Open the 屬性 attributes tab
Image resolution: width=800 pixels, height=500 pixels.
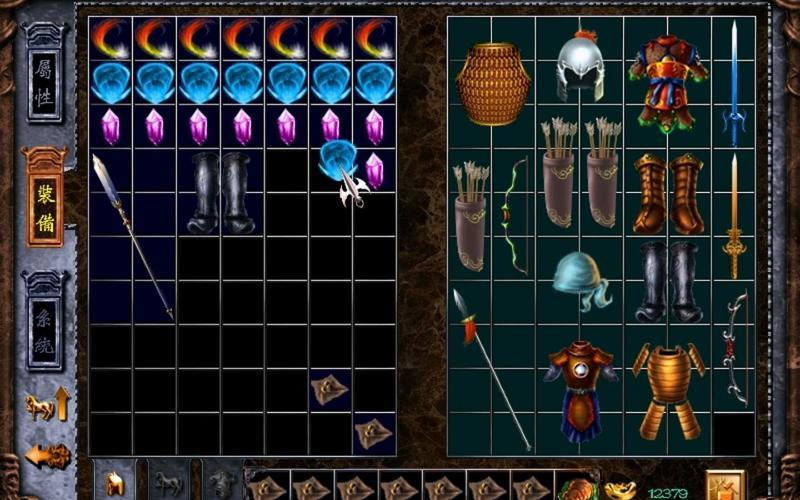45,85
